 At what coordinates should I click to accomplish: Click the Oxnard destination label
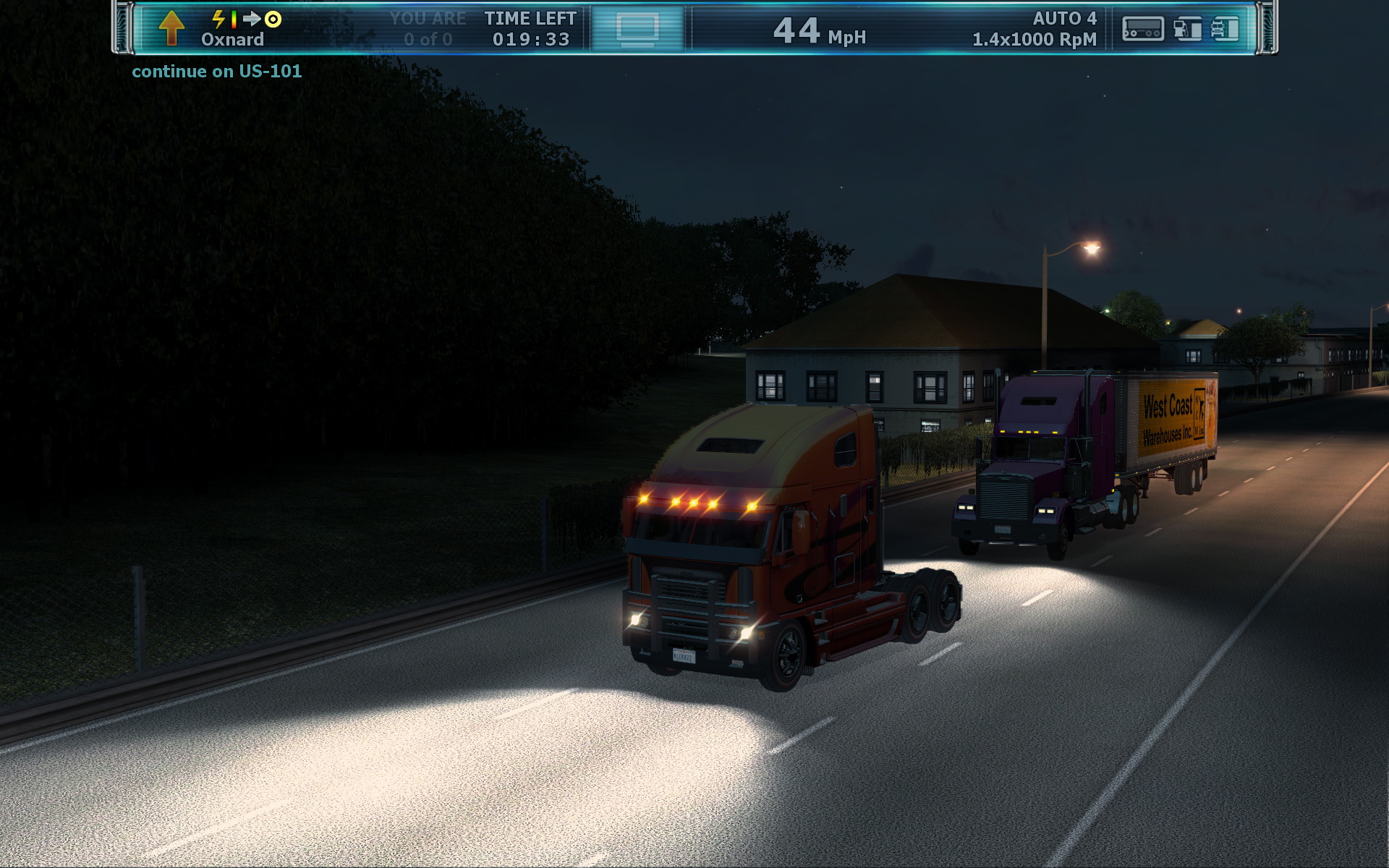click(x=232, y=40)
